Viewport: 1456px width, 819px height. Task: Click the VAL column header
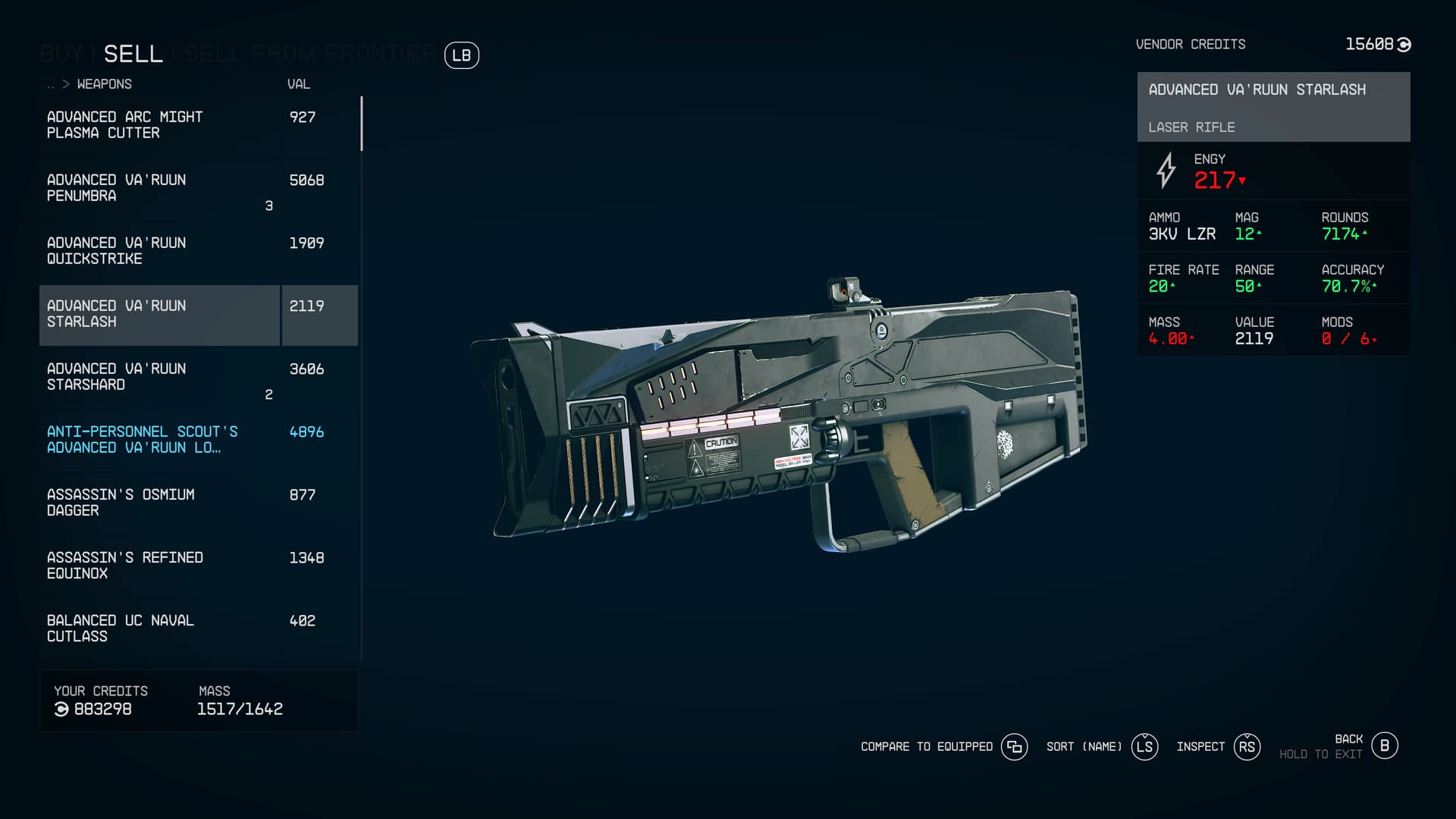(x=298, y=84)
